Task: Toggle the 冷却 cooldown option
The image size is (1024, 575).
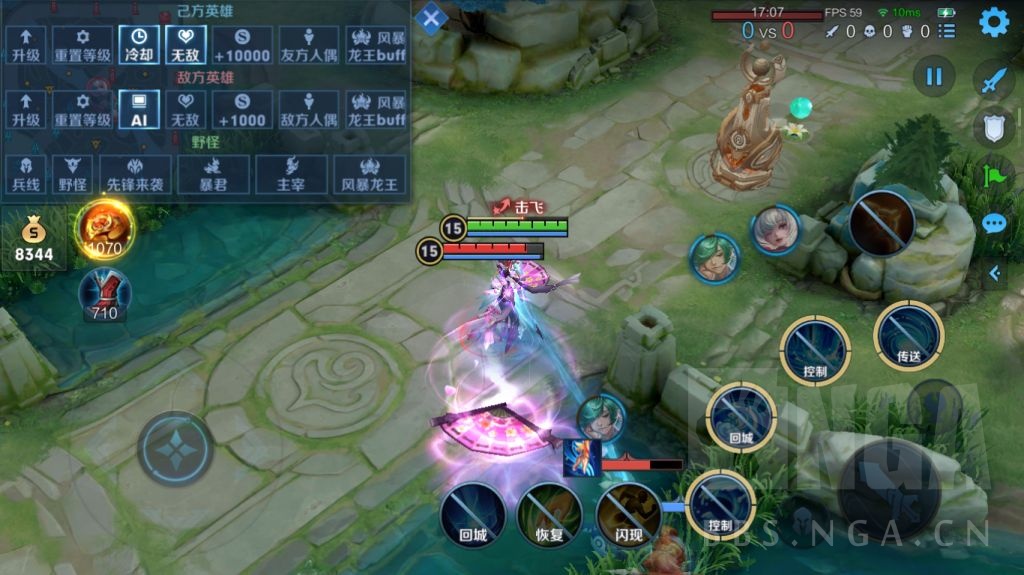Action: click(x=139, y=45)
